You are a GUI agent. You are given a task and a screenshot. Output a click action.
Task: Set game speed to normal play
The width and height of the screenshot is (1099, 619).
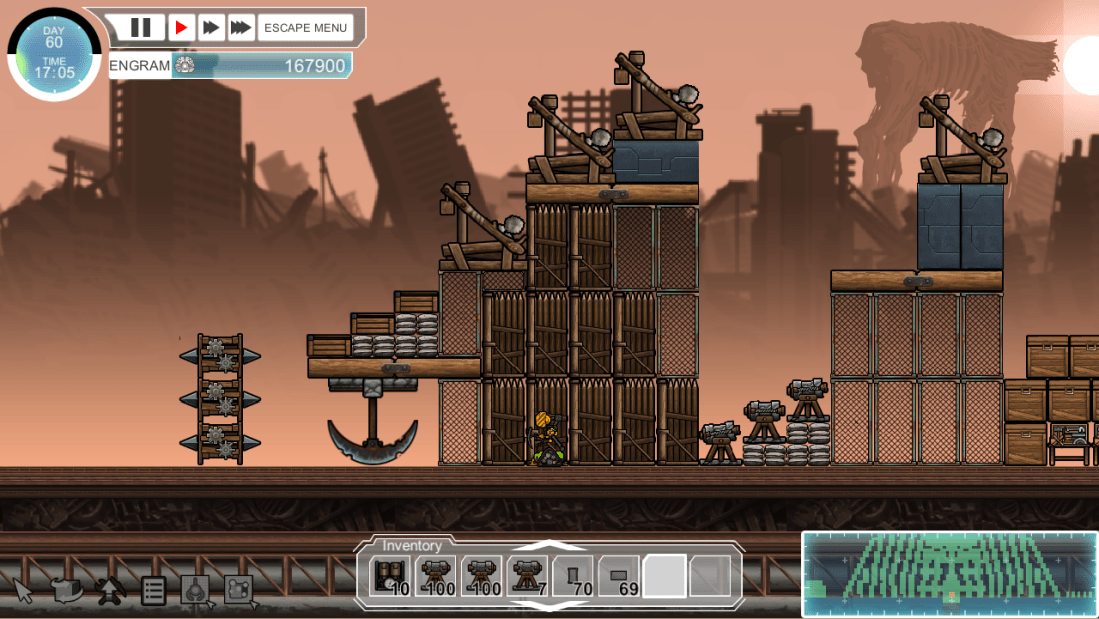click(x=181, y=27)
